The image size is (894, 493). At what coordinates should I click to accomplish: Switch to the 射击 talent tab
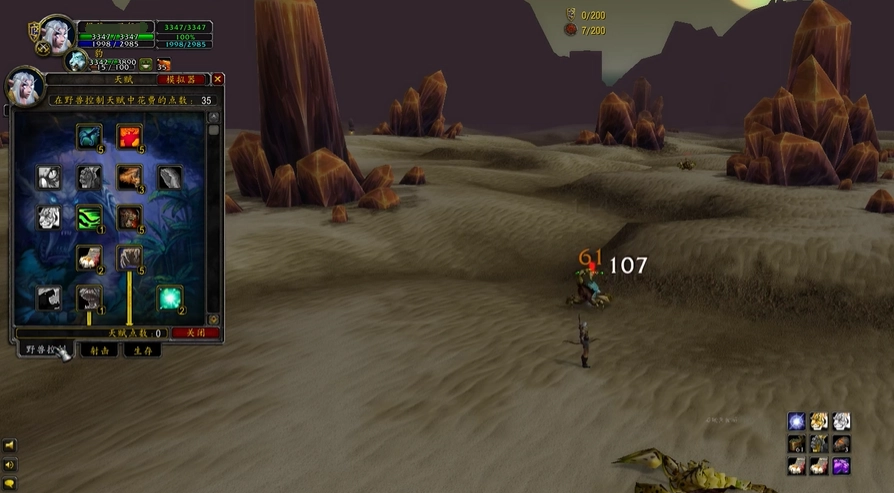coord(100,350)
